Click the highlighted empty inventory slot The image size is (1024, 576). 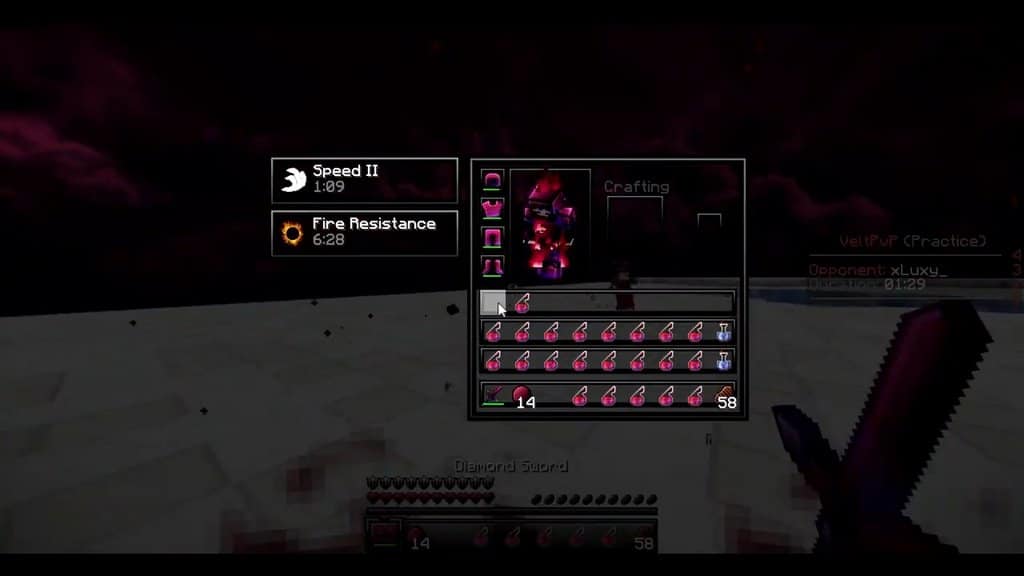(493, 303)
